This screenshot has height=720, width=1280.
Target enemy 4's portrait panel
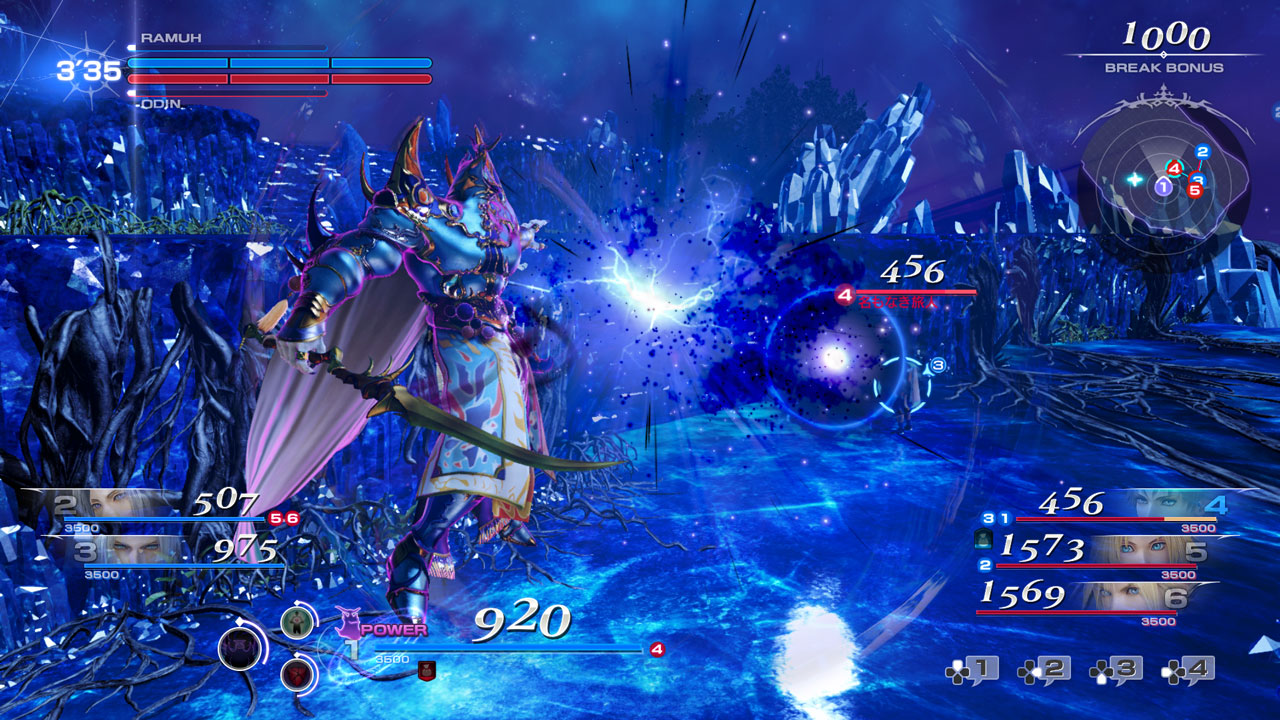[x=1160, y=503]
